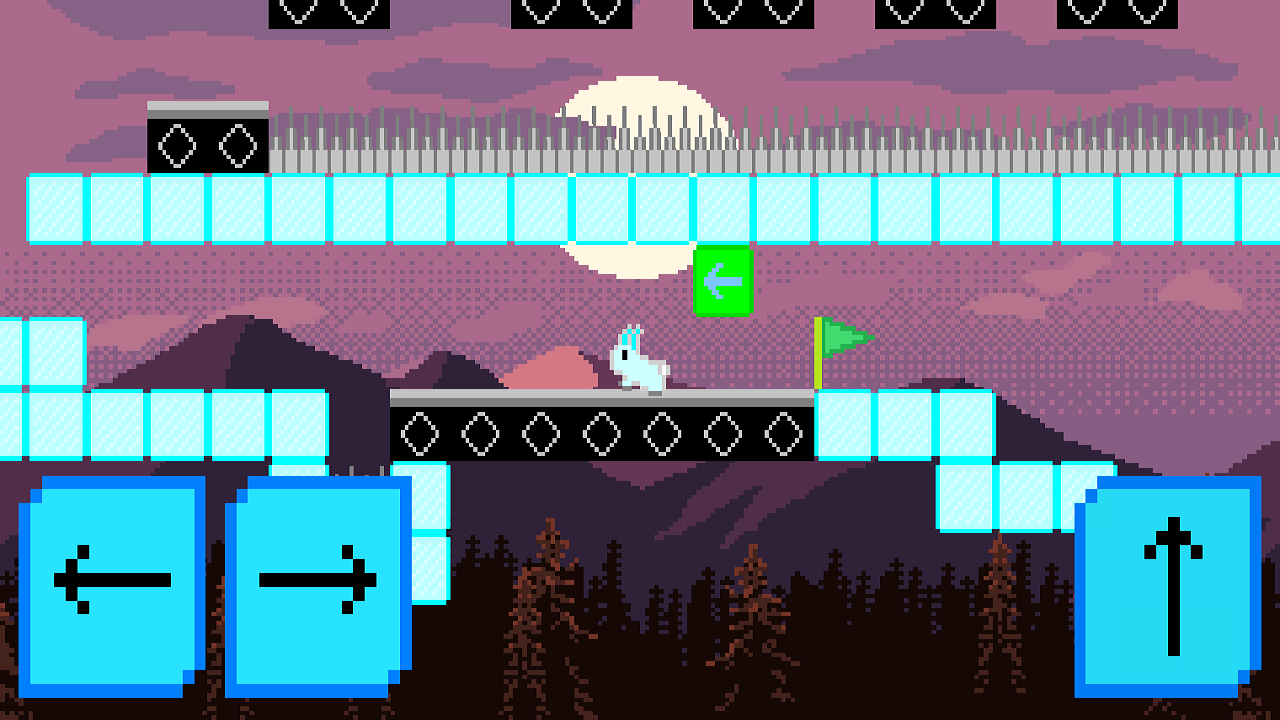Select the green goal flag

coord(843,338)
